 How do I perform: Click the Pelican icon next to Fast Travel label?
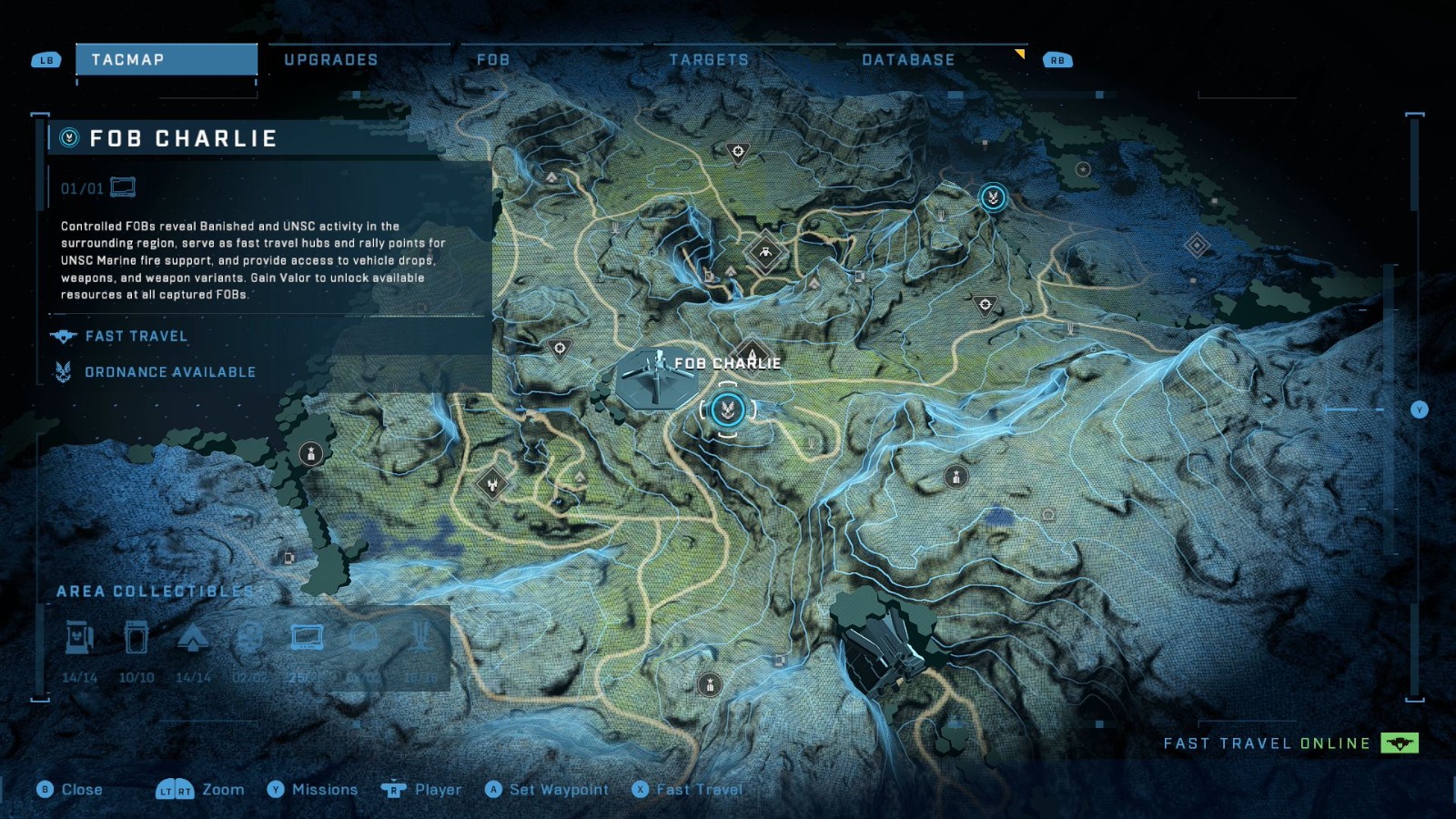[x=62, y=336]
